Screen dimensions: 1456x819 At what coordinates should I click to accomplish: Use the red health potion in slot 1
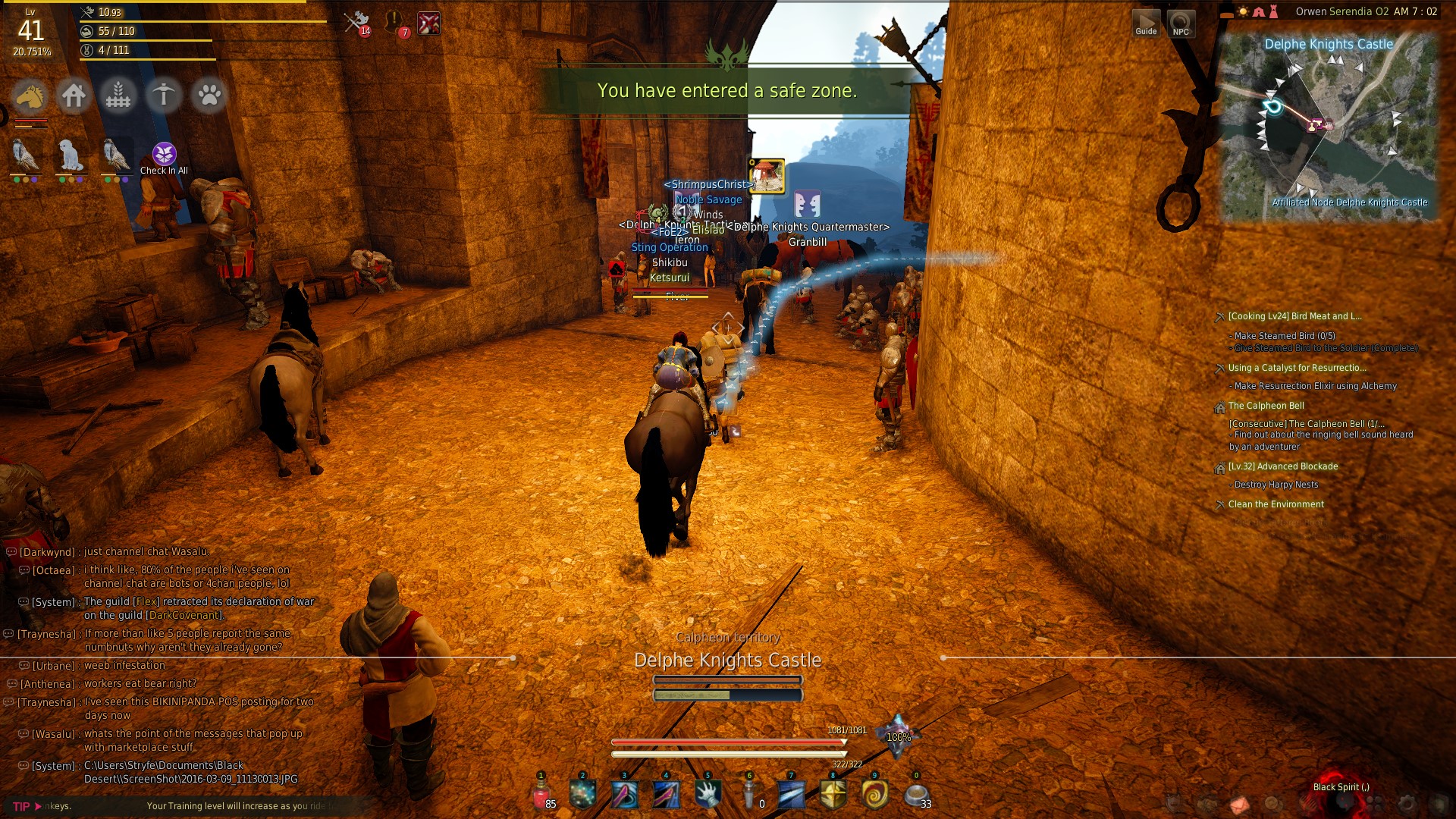point(541,795)
